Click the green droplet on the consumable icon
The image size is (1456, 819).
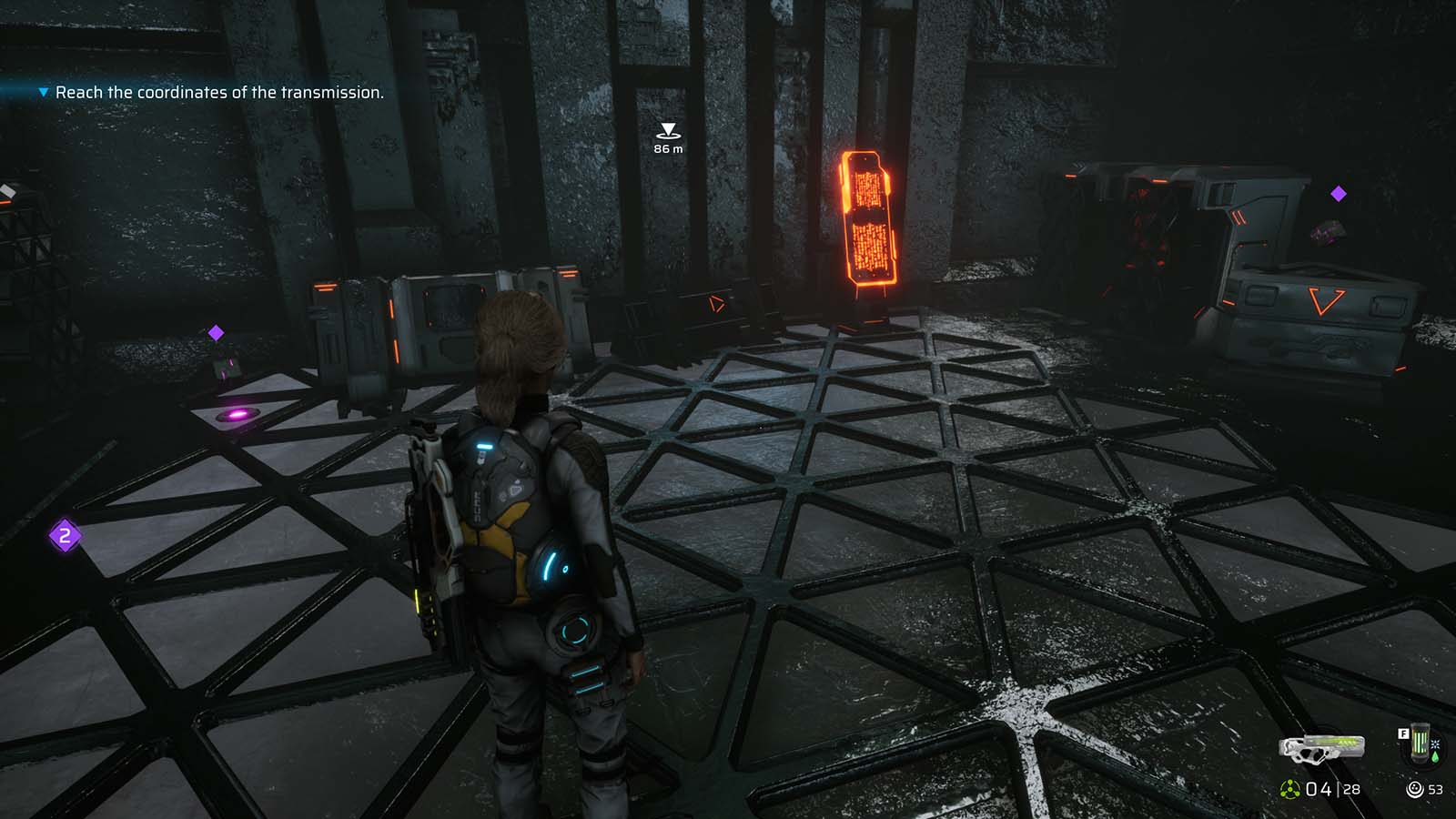click(1436, 756)
